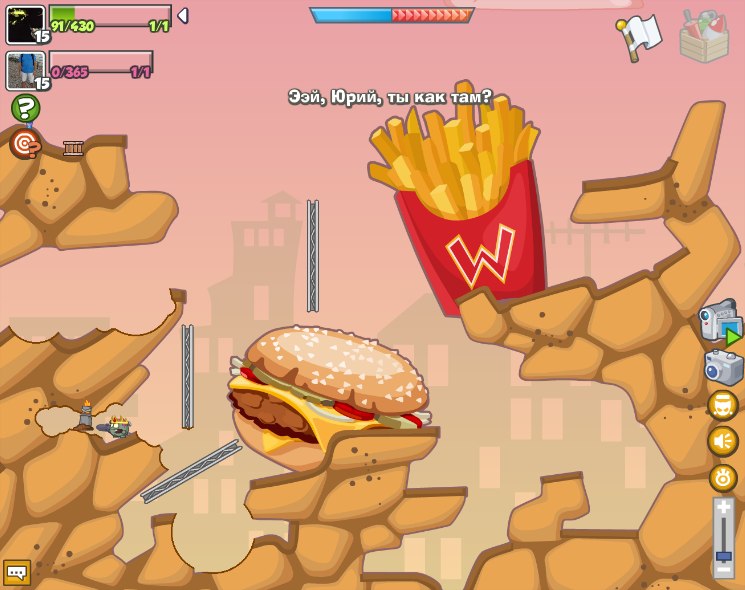Toggle sound with the speaker button
This screenshot has height=590, width=745.
723,441
